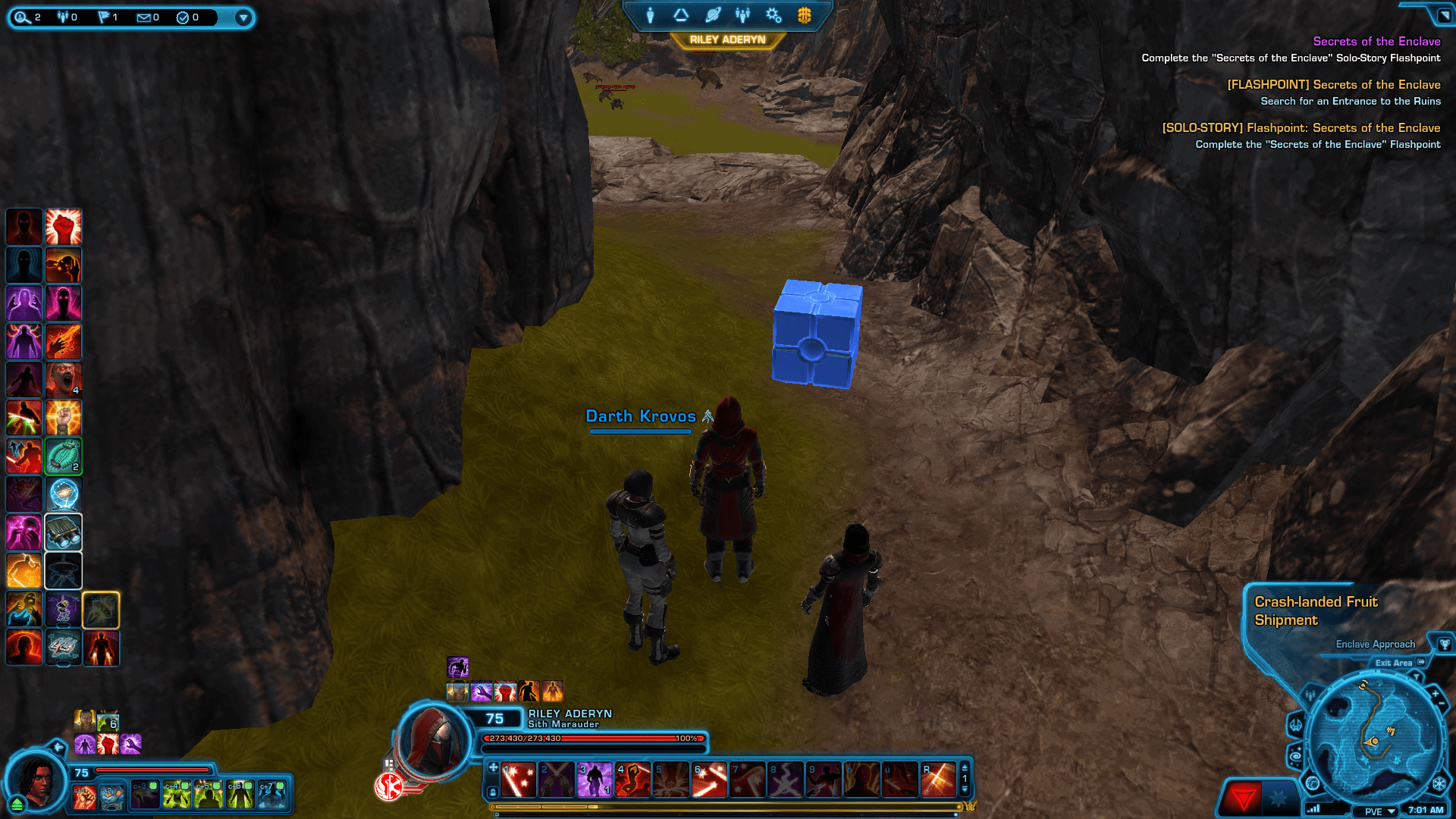Click the friends search magnifier showing 2
The image size is (1456, 819).
click(x=23, y=18)
